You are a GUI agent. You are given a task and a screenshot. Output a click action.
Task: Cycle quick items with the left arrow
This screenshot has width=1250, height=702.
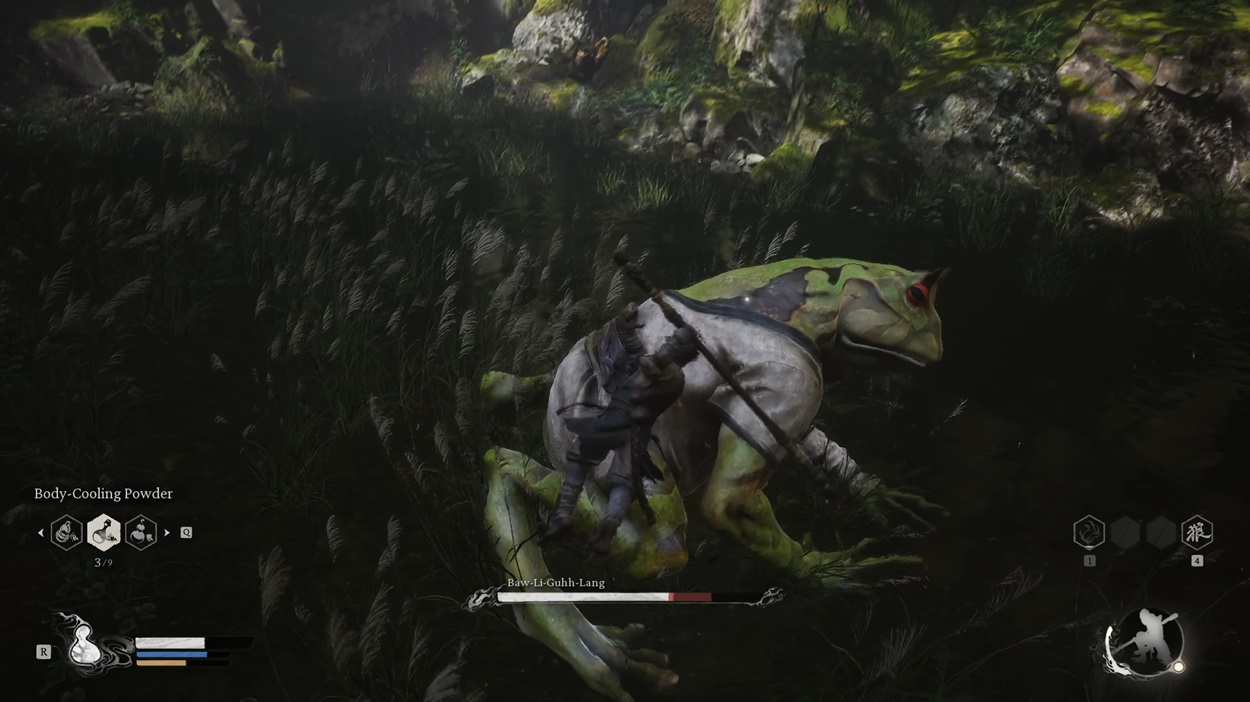pos(41,533)
